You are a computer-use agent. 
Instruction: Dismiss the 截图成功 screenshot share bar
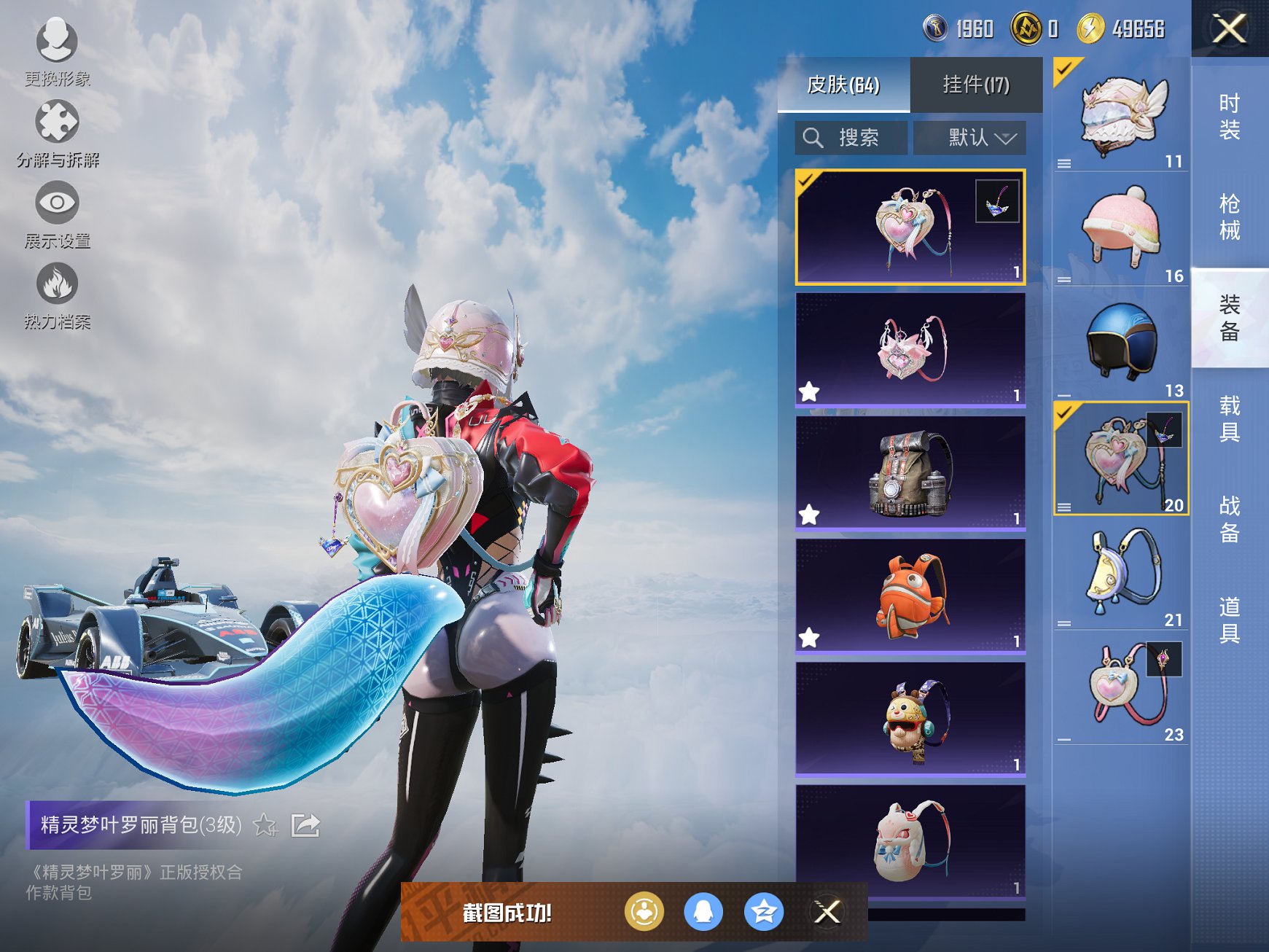coord(827,912)
